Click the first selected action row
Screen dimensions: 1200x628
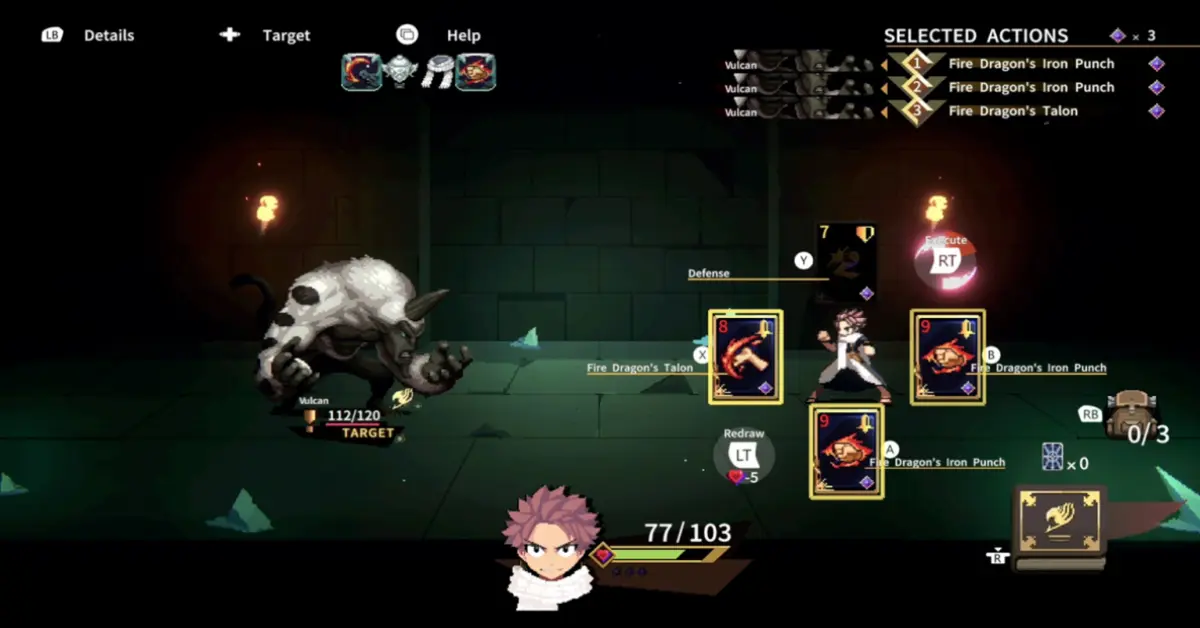point(1030,63)
